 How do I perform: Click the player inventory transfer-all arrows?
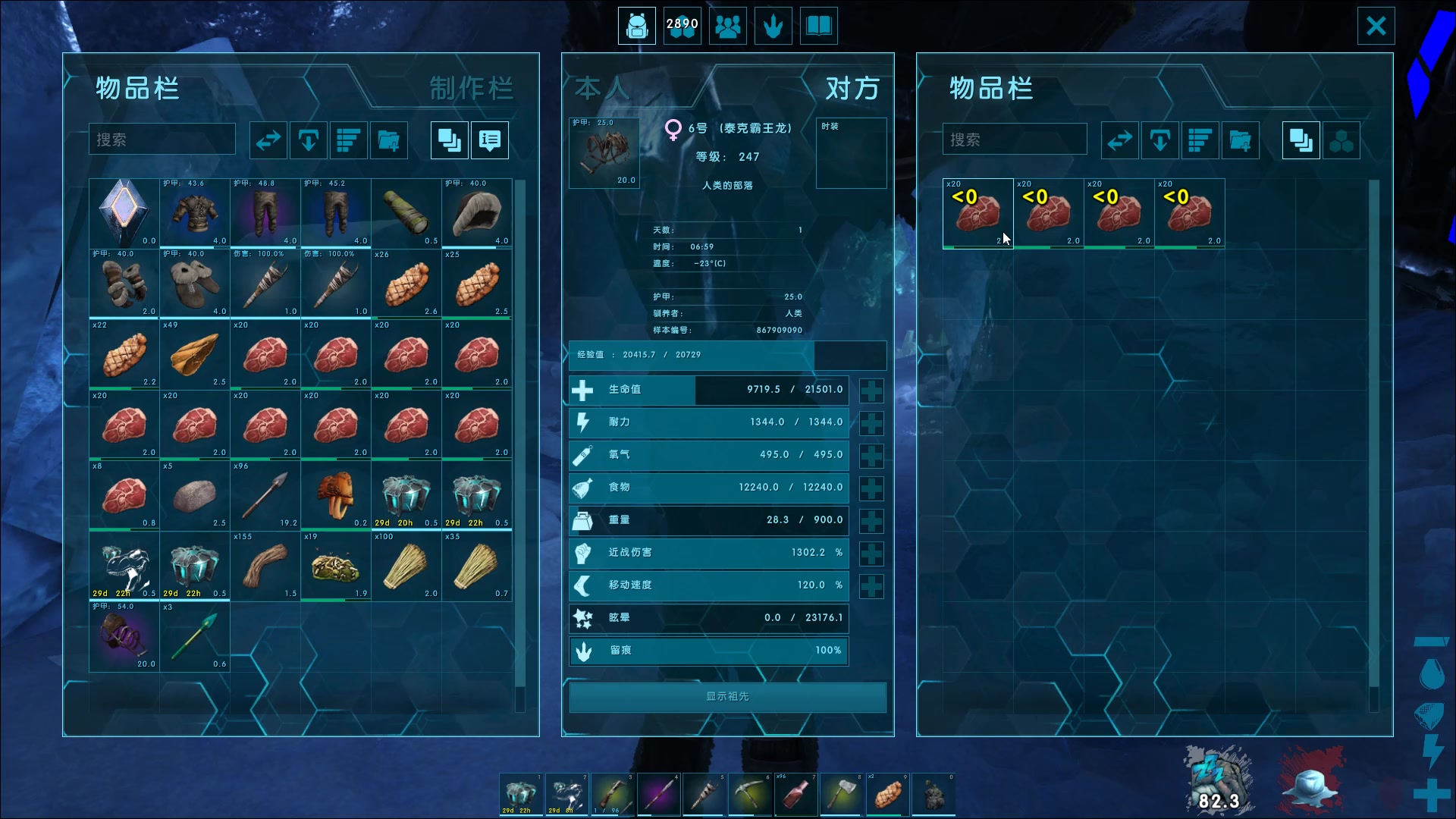click(x=268, y=140)
